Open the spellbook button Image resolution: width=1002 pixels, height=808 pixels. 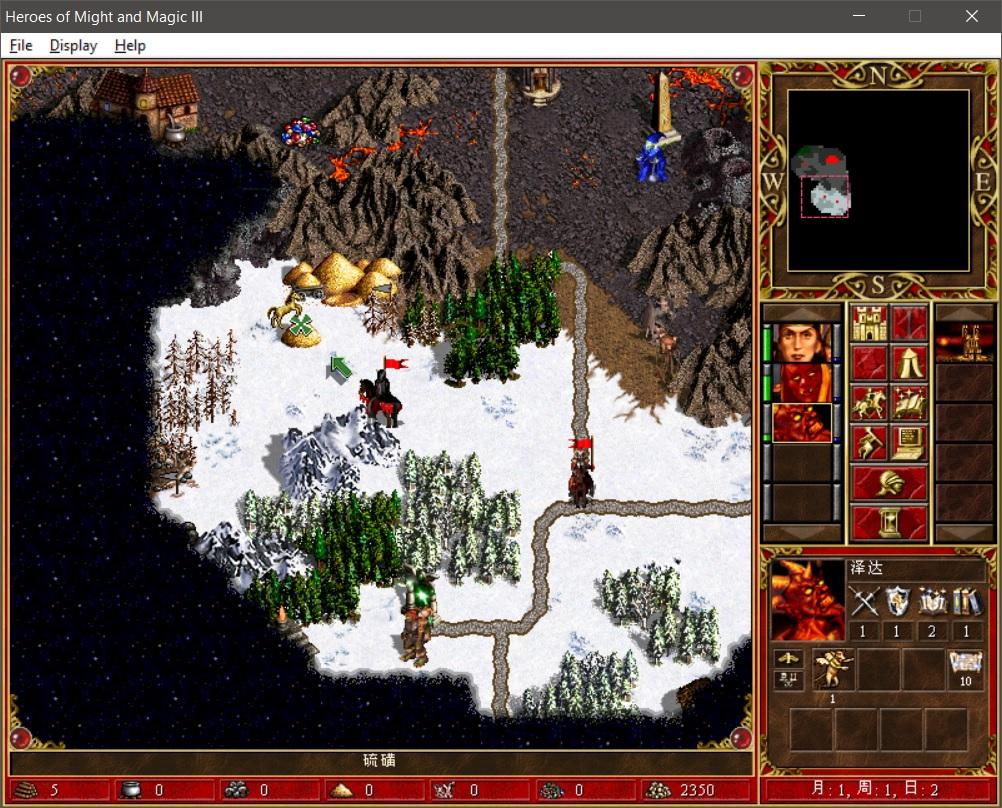pyautogui.click(x=909, y=403)
